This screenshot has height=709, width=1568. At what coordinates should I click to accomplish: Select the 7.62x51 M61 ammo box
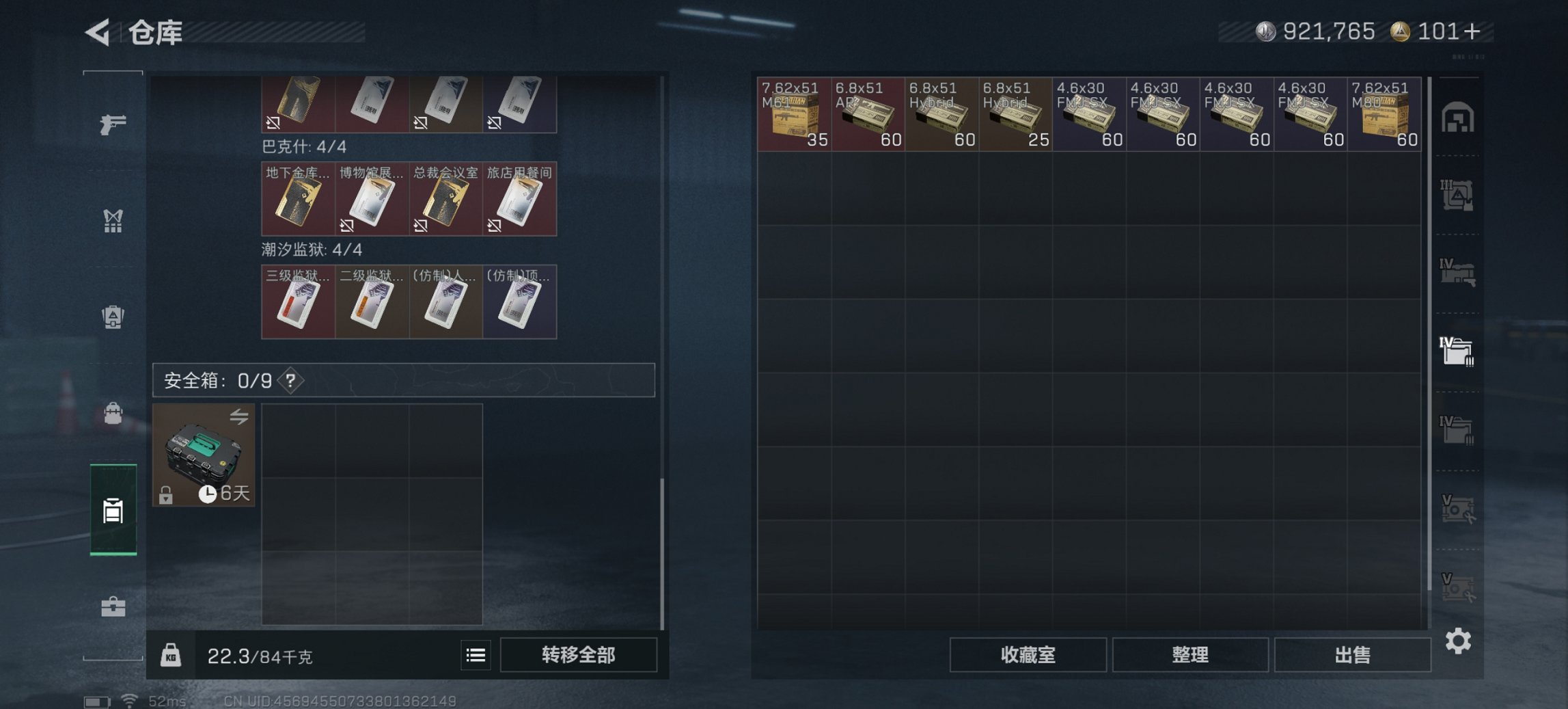click(x=793, y=113)
